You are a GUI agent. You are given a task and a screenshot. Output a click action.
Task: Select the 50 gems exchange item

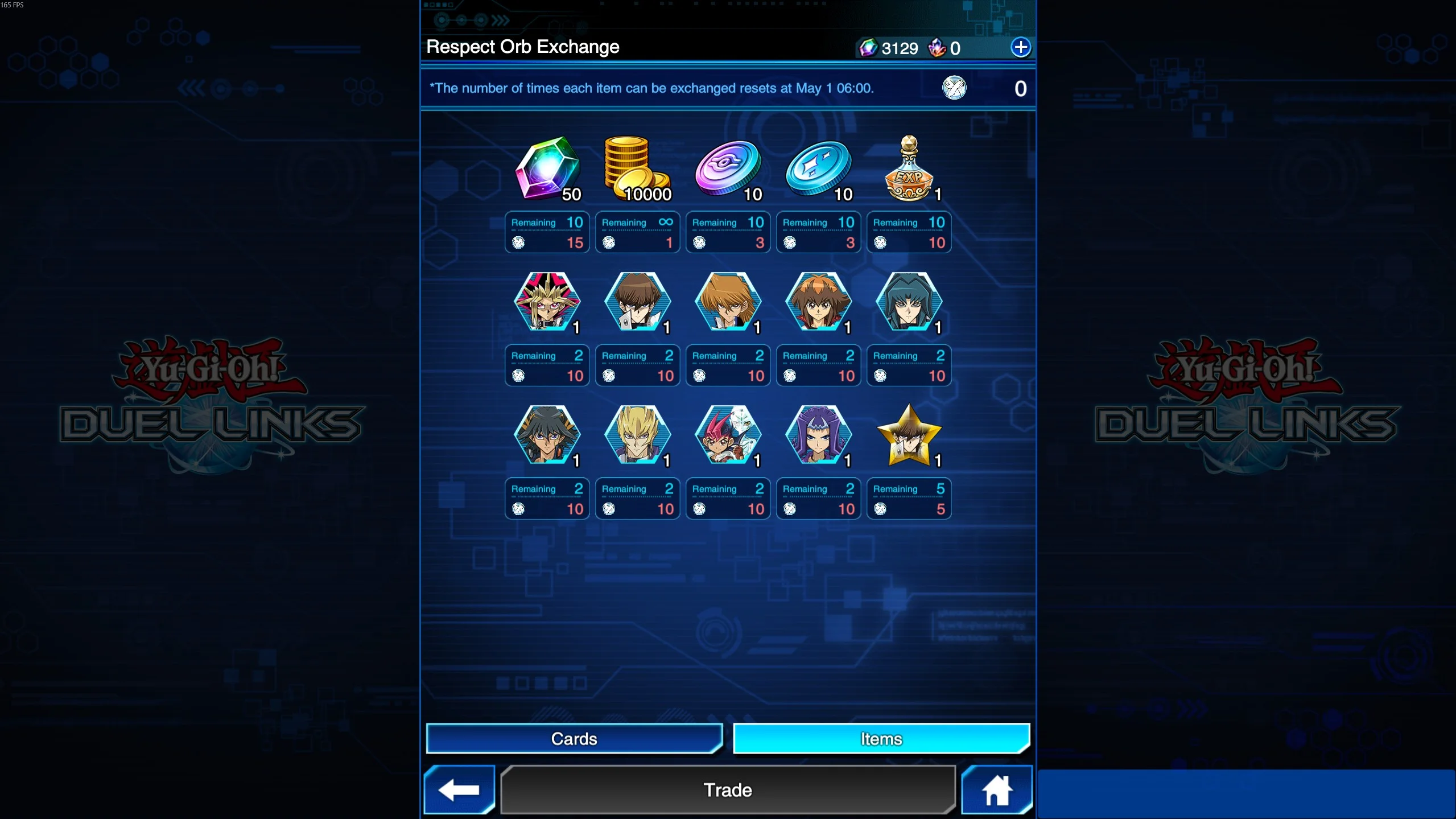pos(547,169)
